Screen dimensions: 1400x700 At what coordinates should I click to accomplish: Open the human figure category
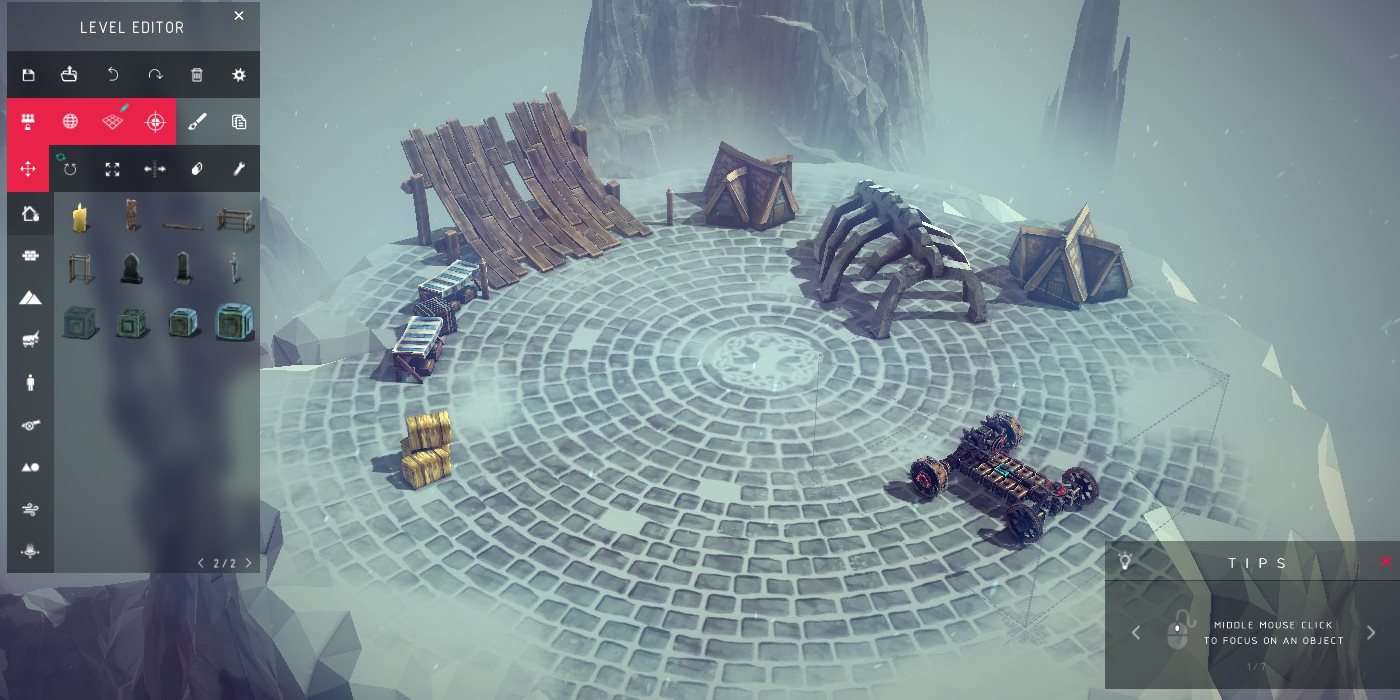pos(30,382)
